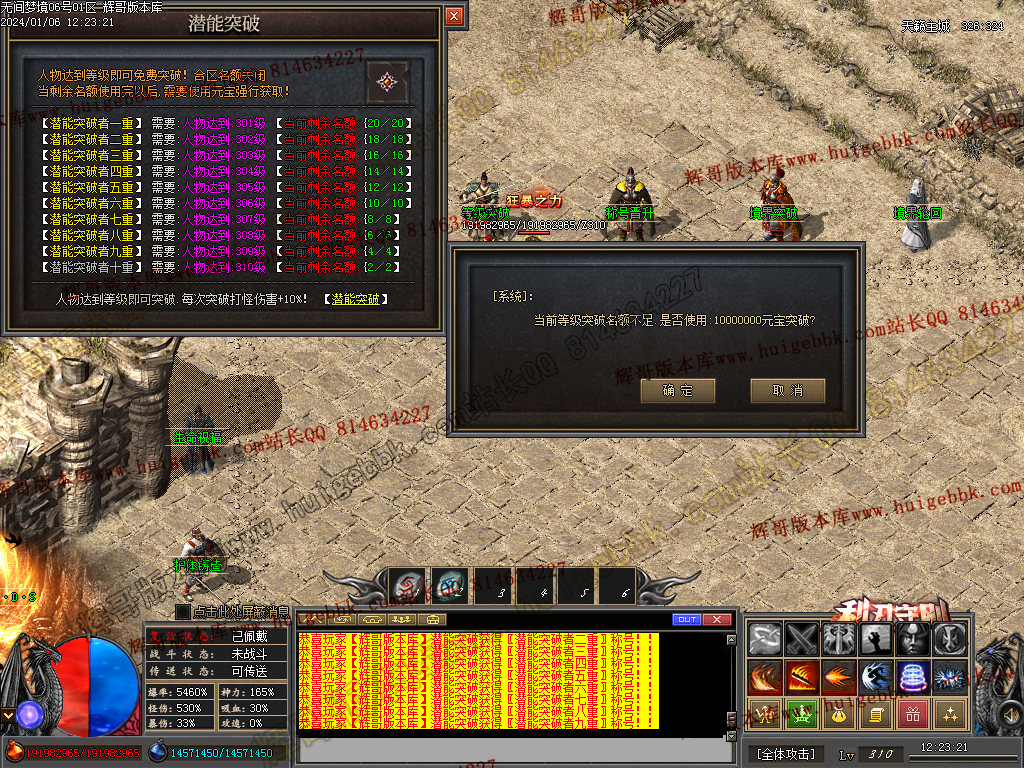Viewport: 1024px width, 768px height.
Task: Activate the flaming sword skill
Action: 802,677
